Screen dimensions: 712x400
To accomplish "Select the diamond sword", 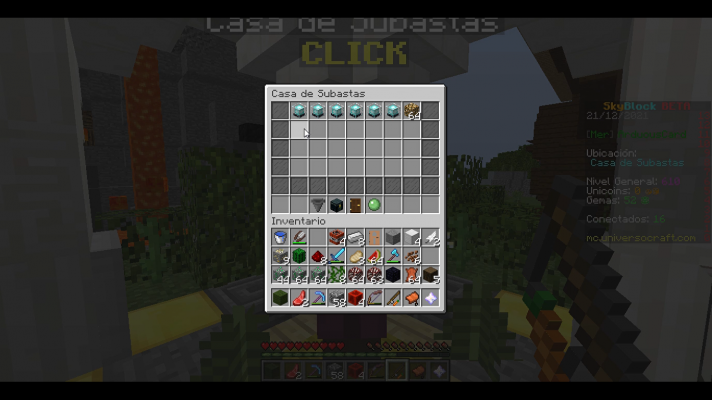I will tap(336, 255).
